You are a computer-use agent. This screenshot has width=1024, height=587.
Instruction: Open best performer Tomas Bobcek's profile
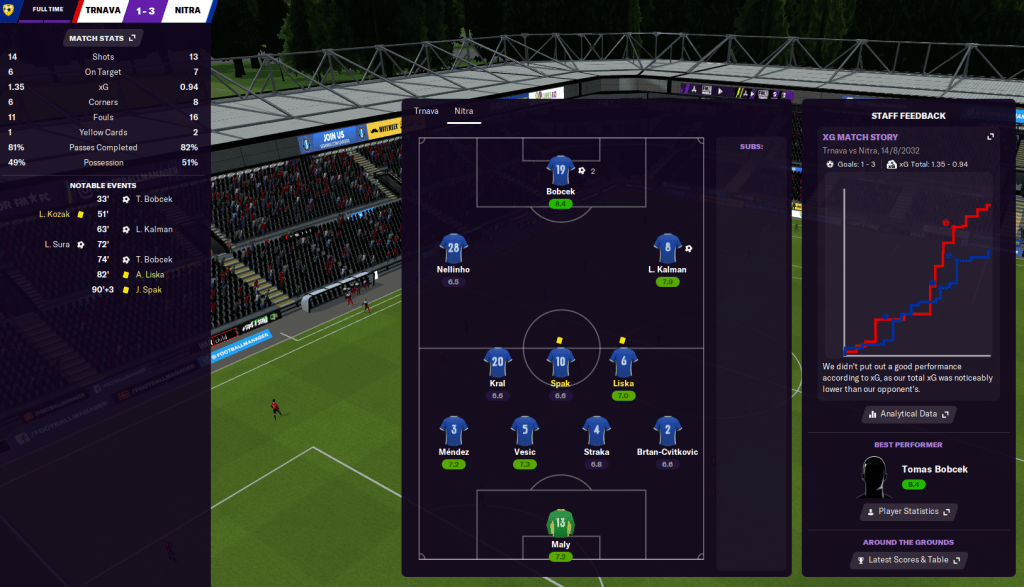(x=934, y=469)
